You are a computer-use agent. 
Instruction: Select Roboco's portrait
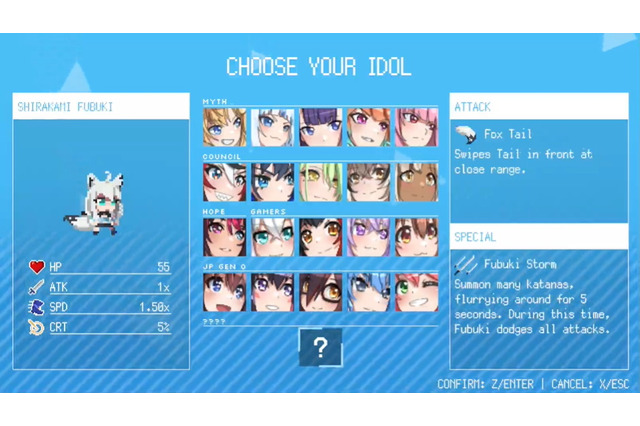click(320, 292)
